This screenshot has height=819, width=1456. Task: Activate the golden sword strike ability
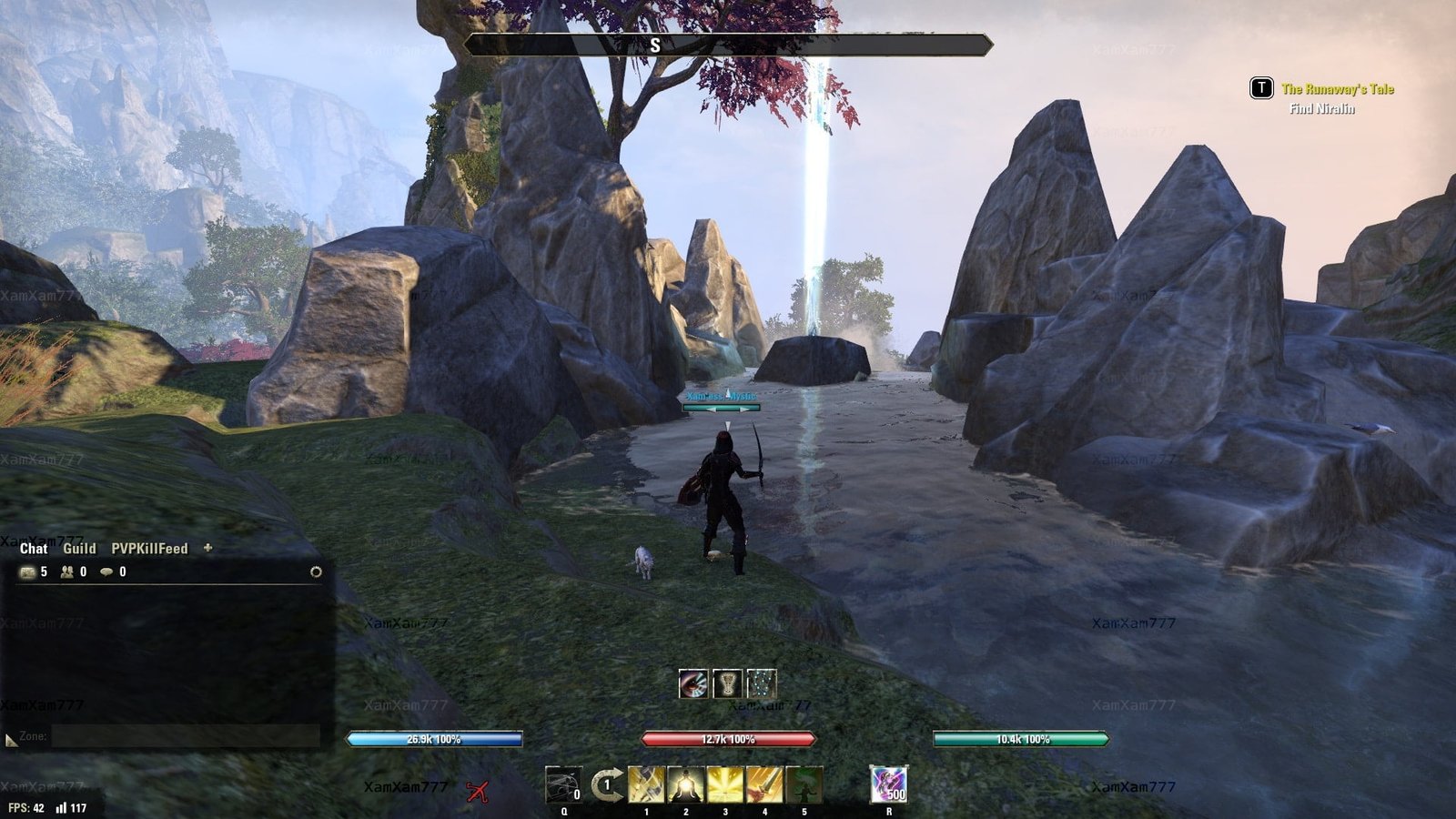pos(764,784)
